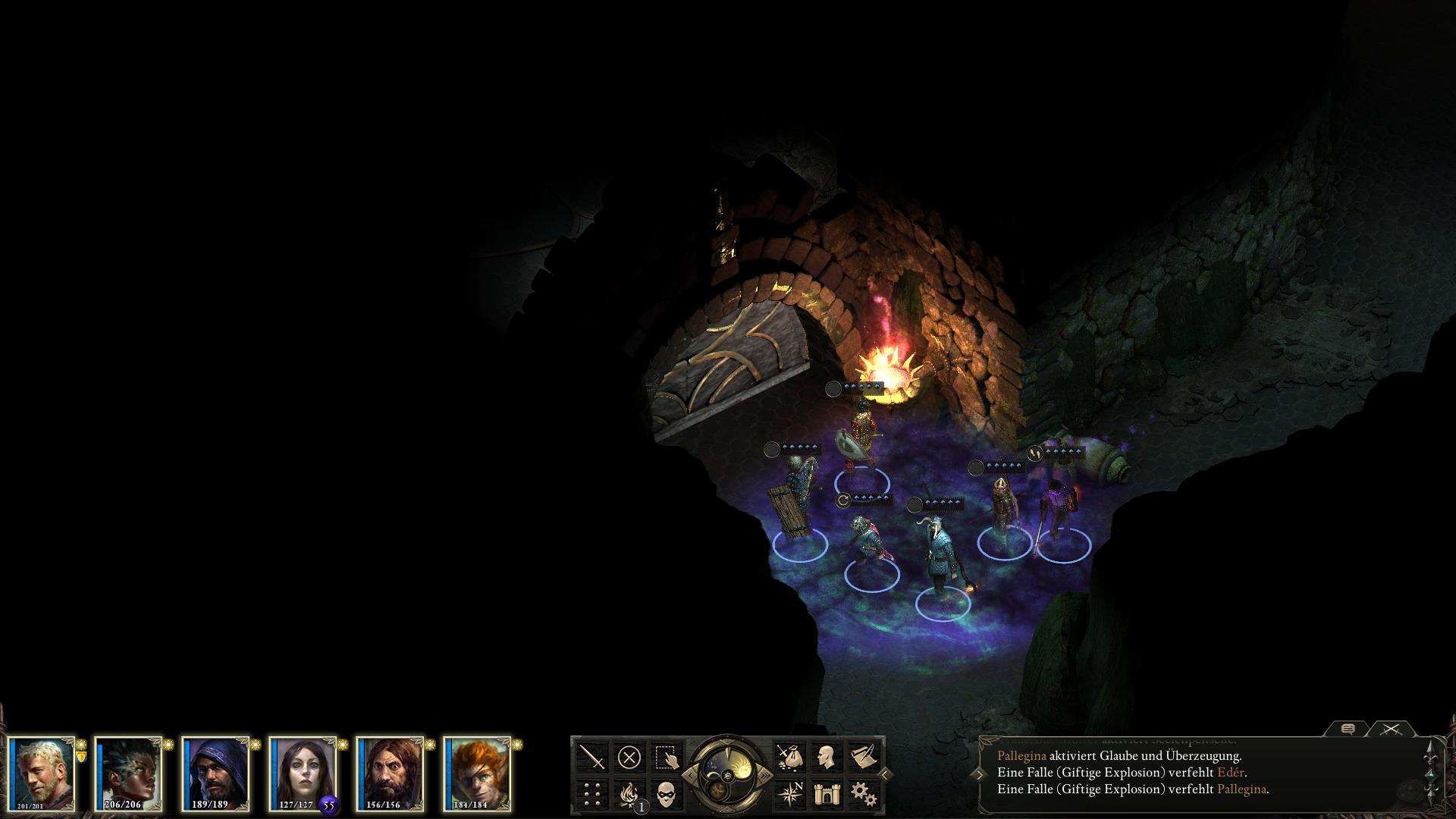Activate the sword attack command
1456x819 pixels.
coord(592,757)
